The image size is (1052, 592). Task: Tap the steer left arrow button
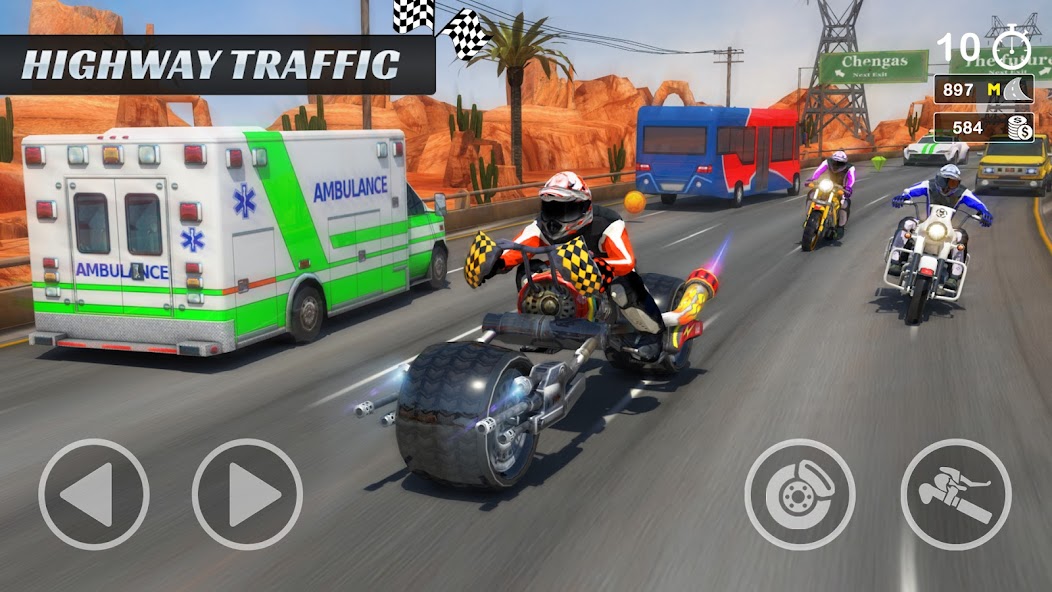[93, 494]
